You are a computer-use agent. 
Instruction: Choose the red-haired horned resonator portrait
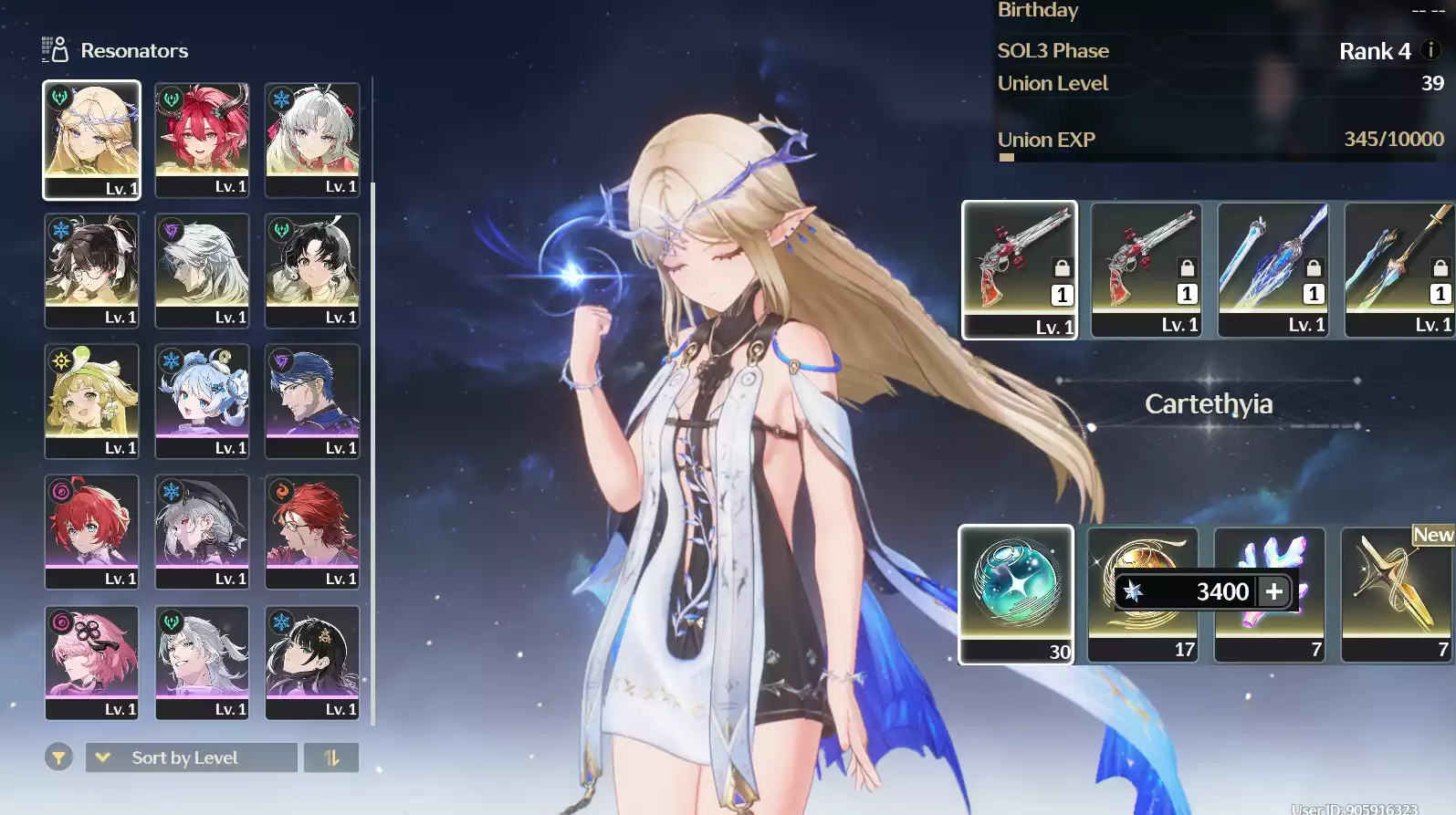tap(202, 139)
